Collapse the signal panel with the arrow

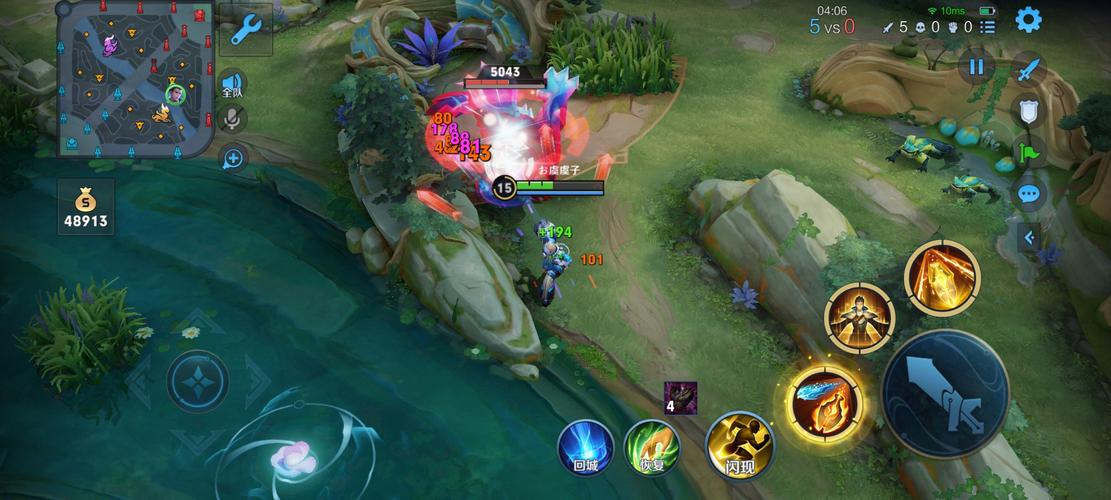click(x=1028, y=238)
